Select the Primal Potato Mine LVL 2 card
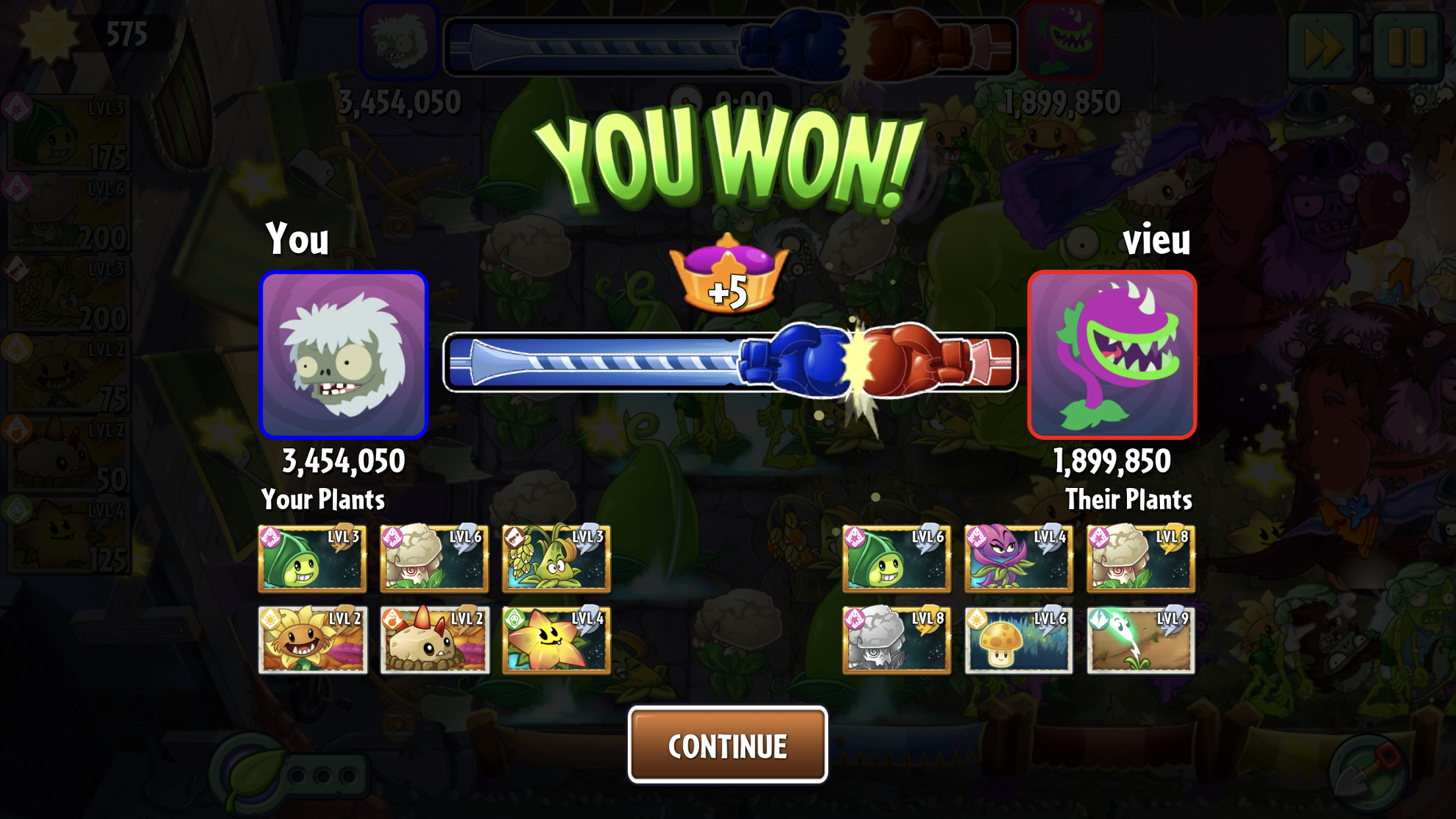Screen dimensions: 1456x819 pos(435,640)
